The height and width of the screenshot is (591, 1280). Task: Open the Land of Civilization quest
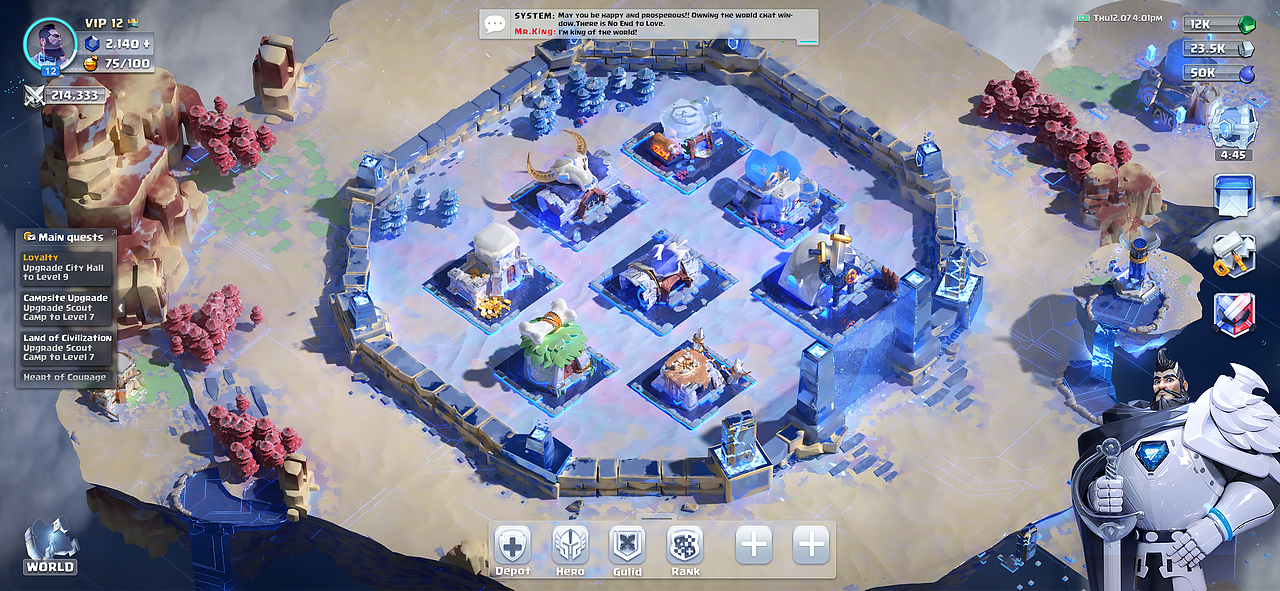pos(67,347)
